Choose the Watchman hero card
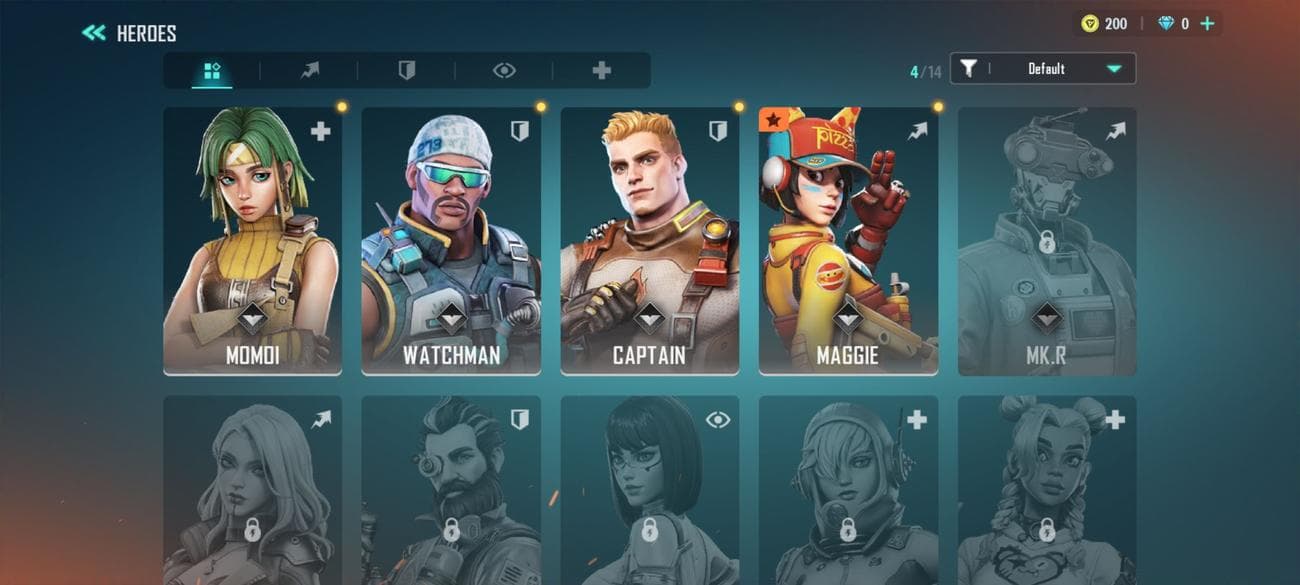The width and height of the screenshot is (1300, 585). [x=451, y=241]
